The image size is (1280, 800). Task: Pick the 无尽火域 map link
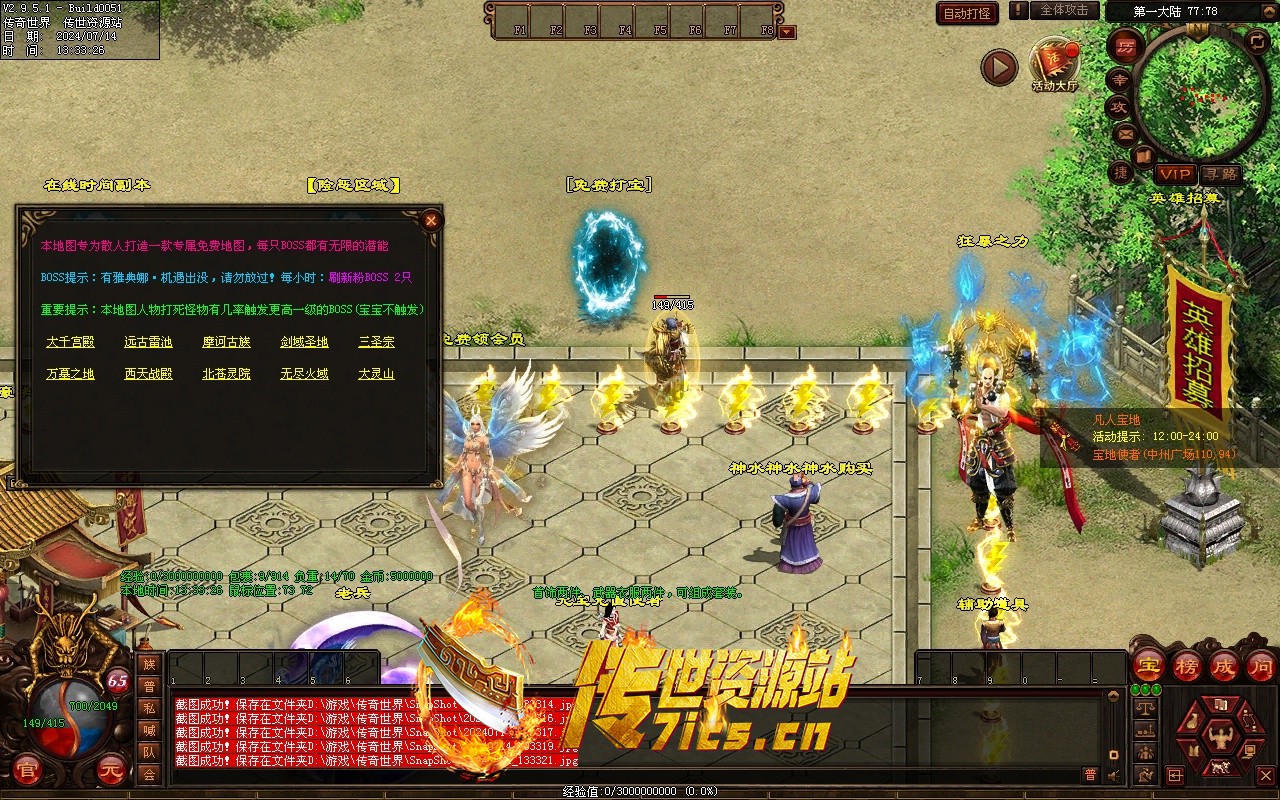point(304,374)
